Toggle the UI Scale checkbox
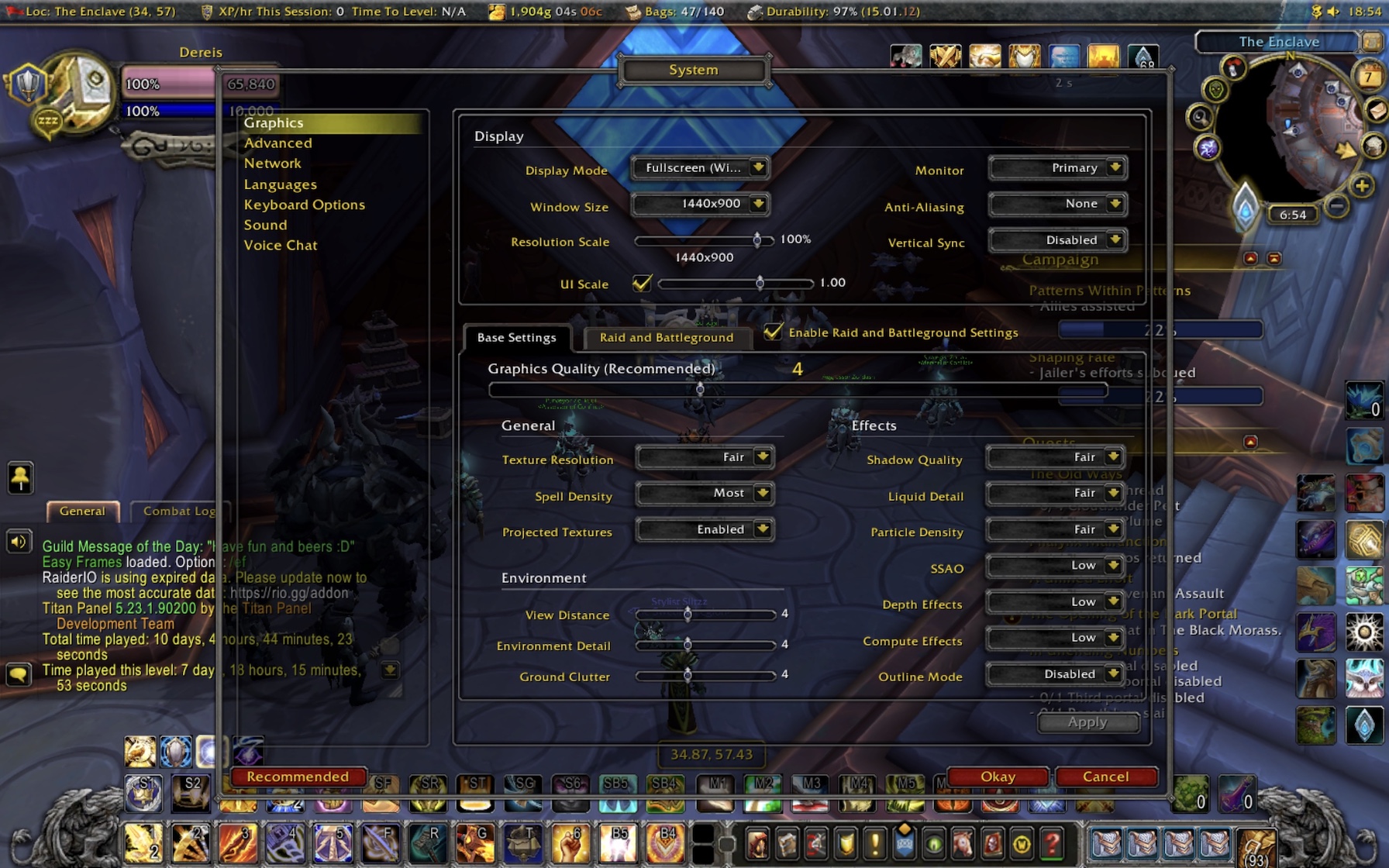The height and width of the screenshot is (868, 1389). click(x=642, y=284)
